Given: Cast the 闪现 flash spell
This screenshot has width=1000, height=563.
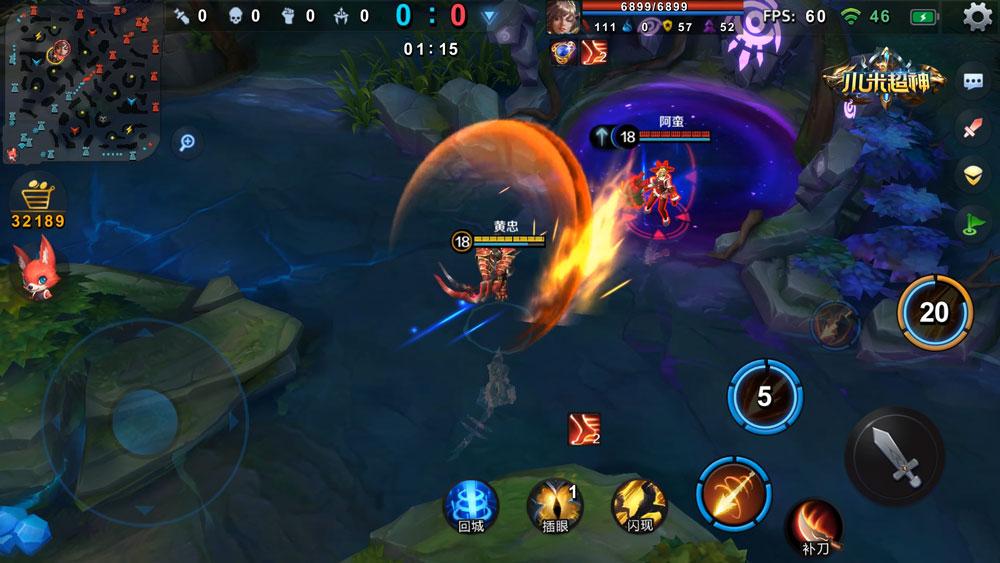Looking at the screenshot, I should tap(640, 502).
